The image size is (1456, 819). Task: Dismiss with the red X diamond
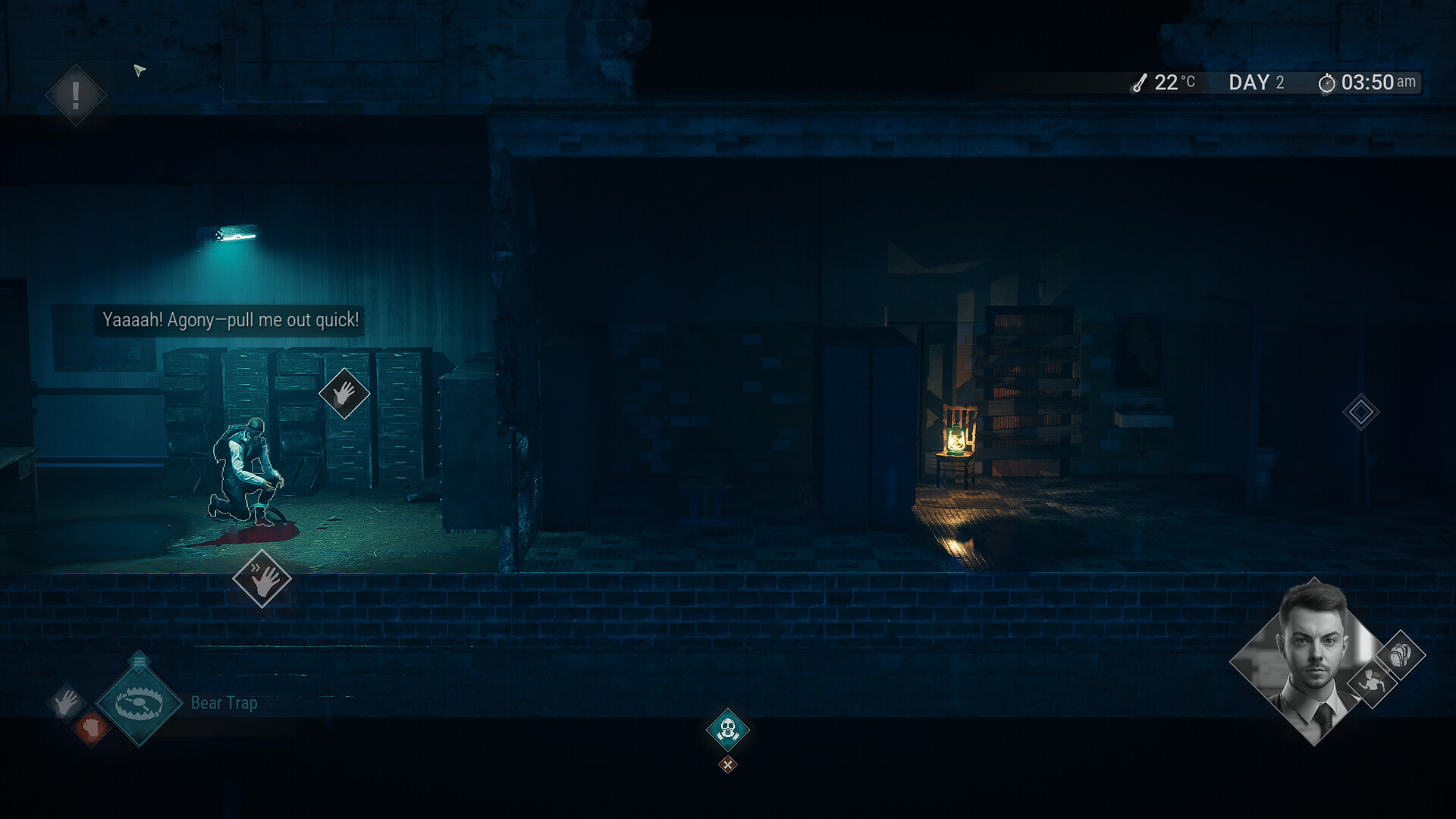click(727, 764)
